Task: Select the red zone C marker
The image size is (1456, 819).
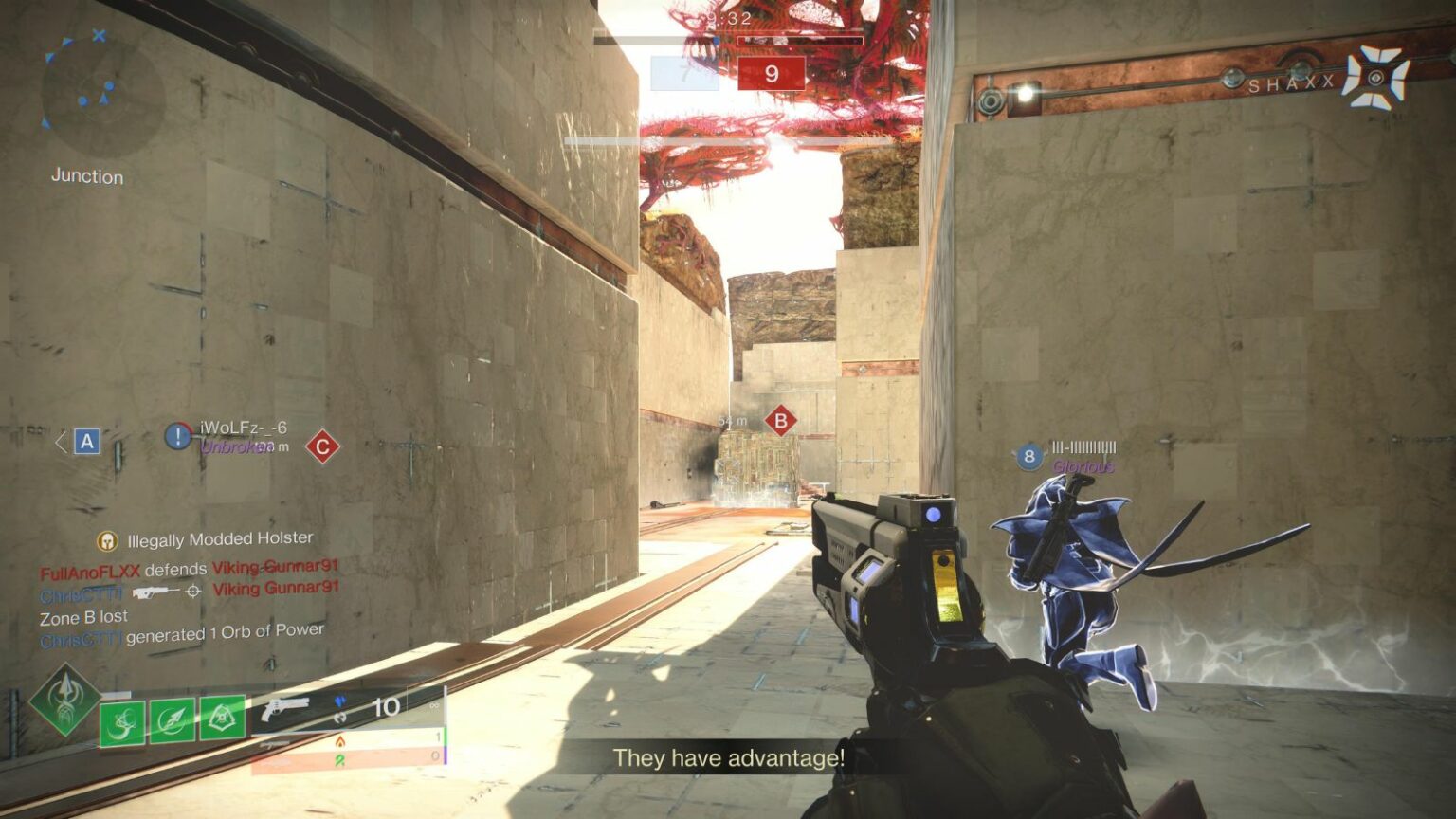Action: pos(322,446)
